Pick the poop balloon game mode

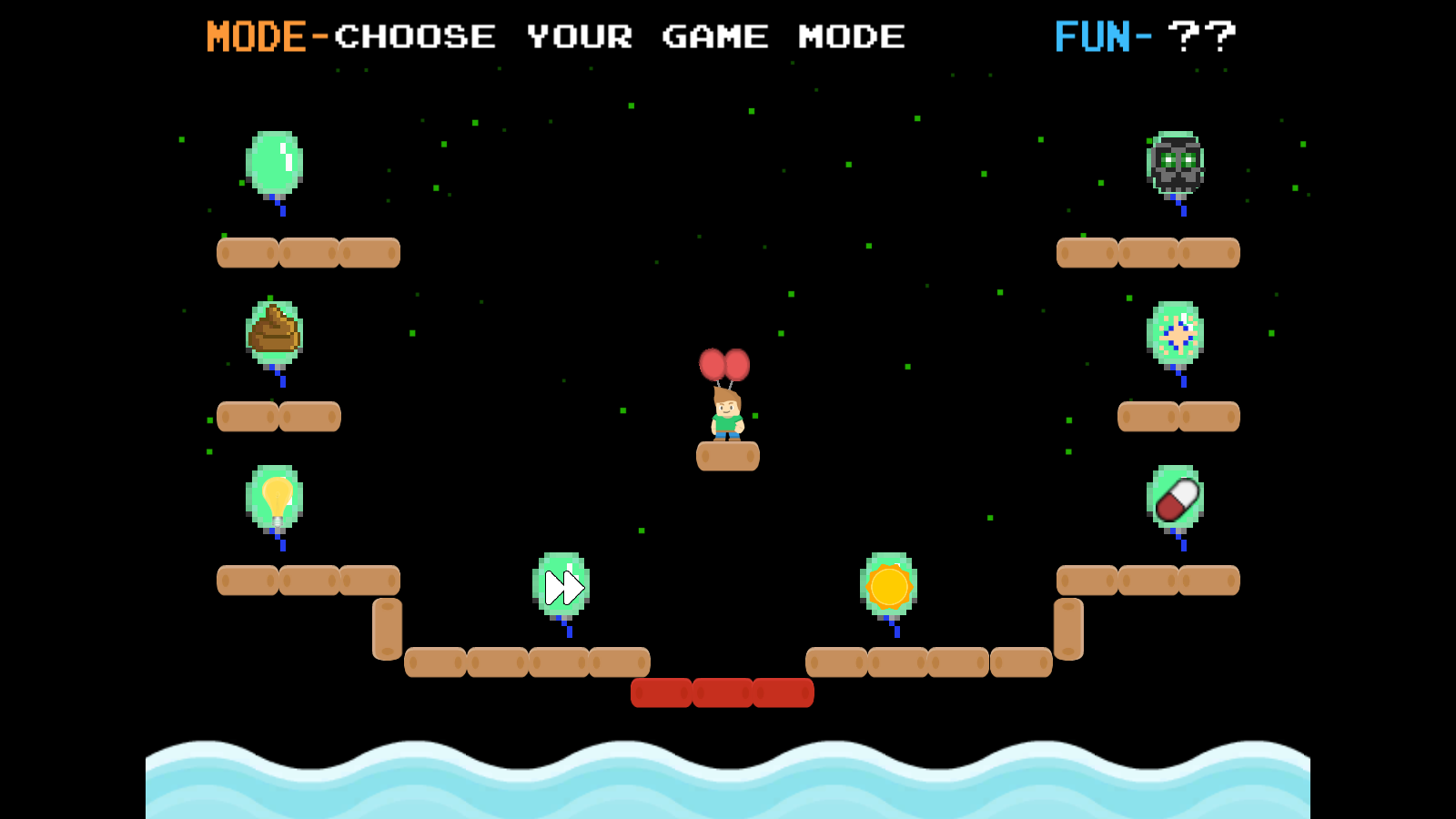pyautogui.click(x=274, y=332)
